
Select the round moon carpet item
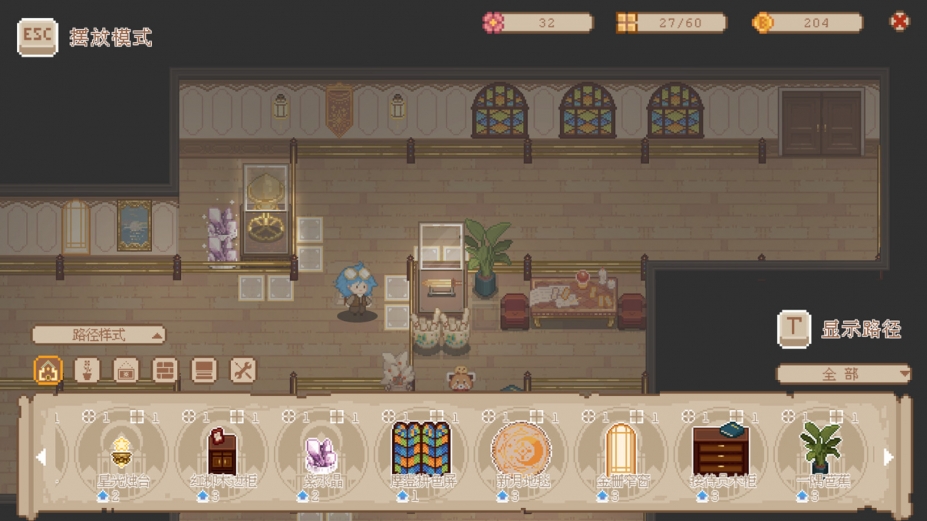click(x=521, y=450)
